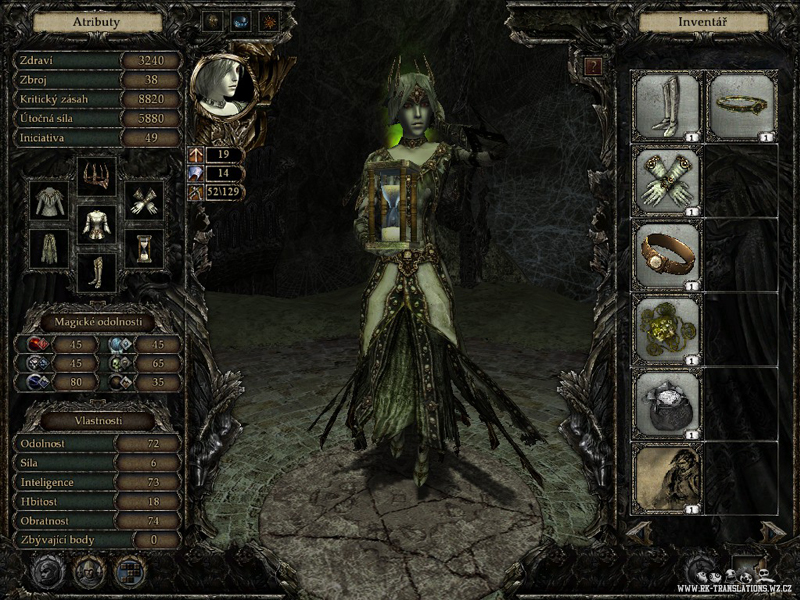800x600 pixels.
Task: Click the equipped hourglass weapon slot
Action: pyautogui.click(x=147, y=248)
